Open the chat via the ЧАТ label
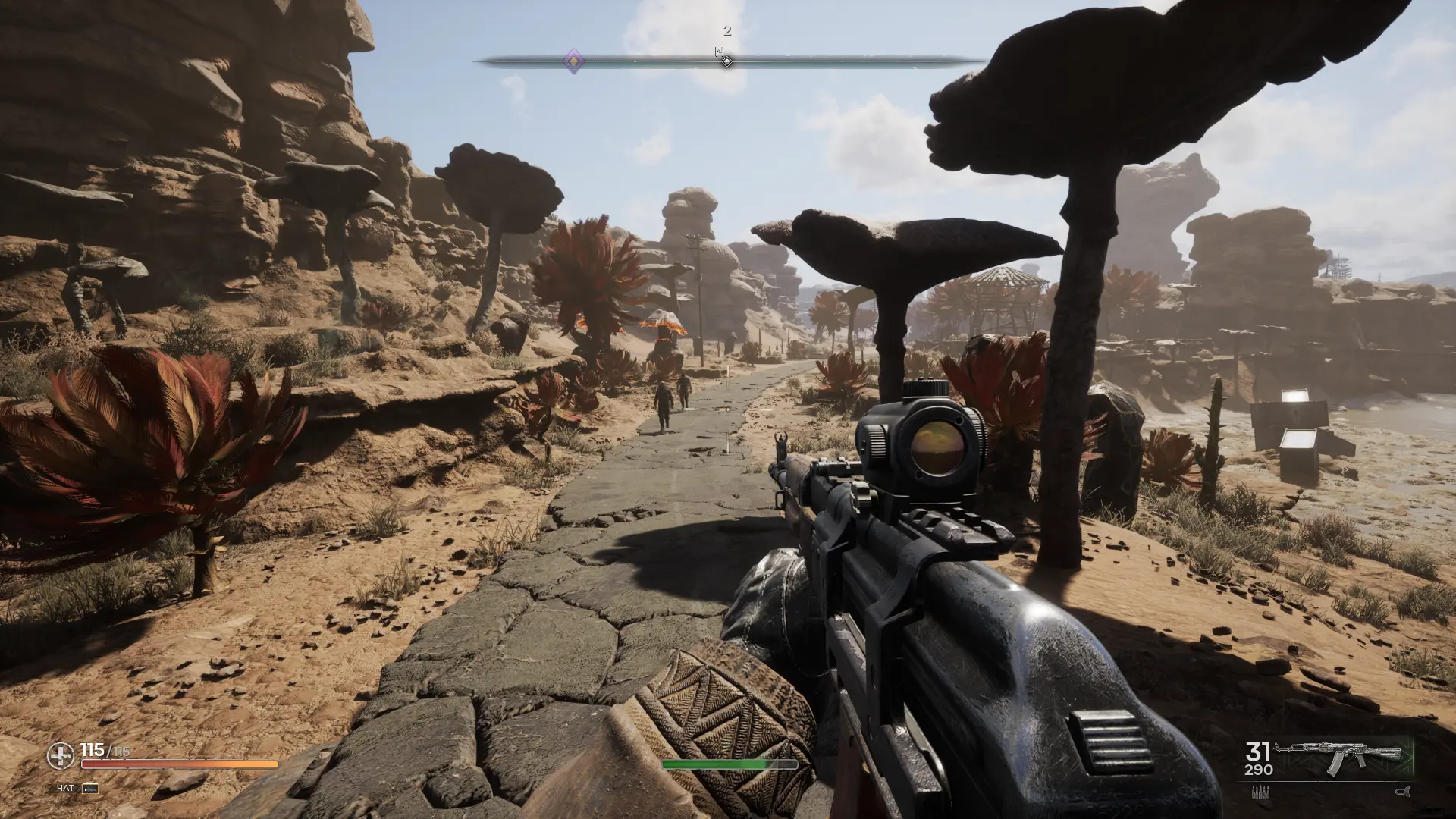The image size is (1456, 819). [x=66, y=788]
